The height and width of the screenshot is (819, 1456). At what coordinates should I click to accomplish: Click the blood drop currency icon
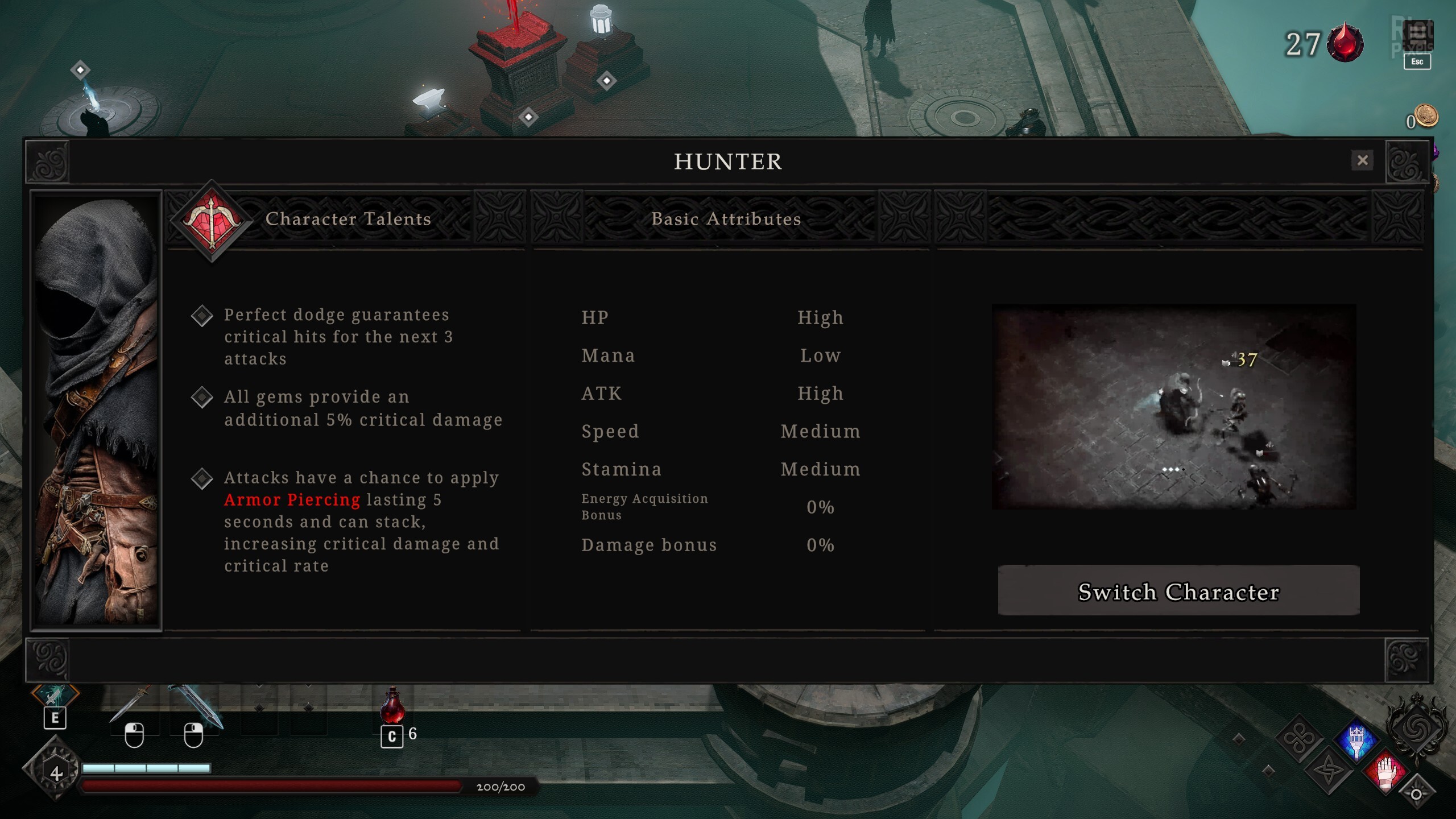pos(1345,43)
